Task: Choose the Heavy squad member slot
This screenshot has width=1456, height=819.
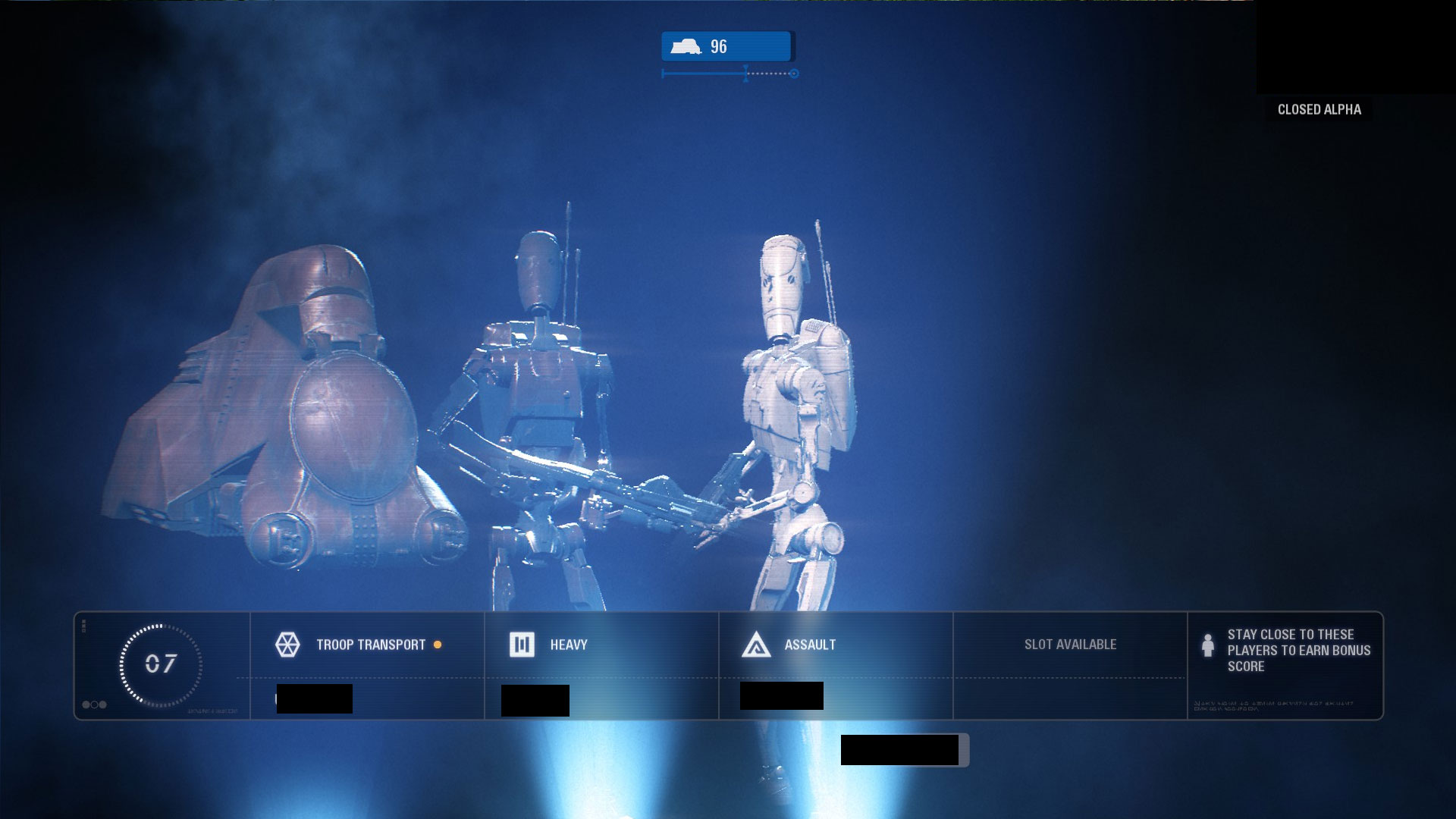Action: 601,664
